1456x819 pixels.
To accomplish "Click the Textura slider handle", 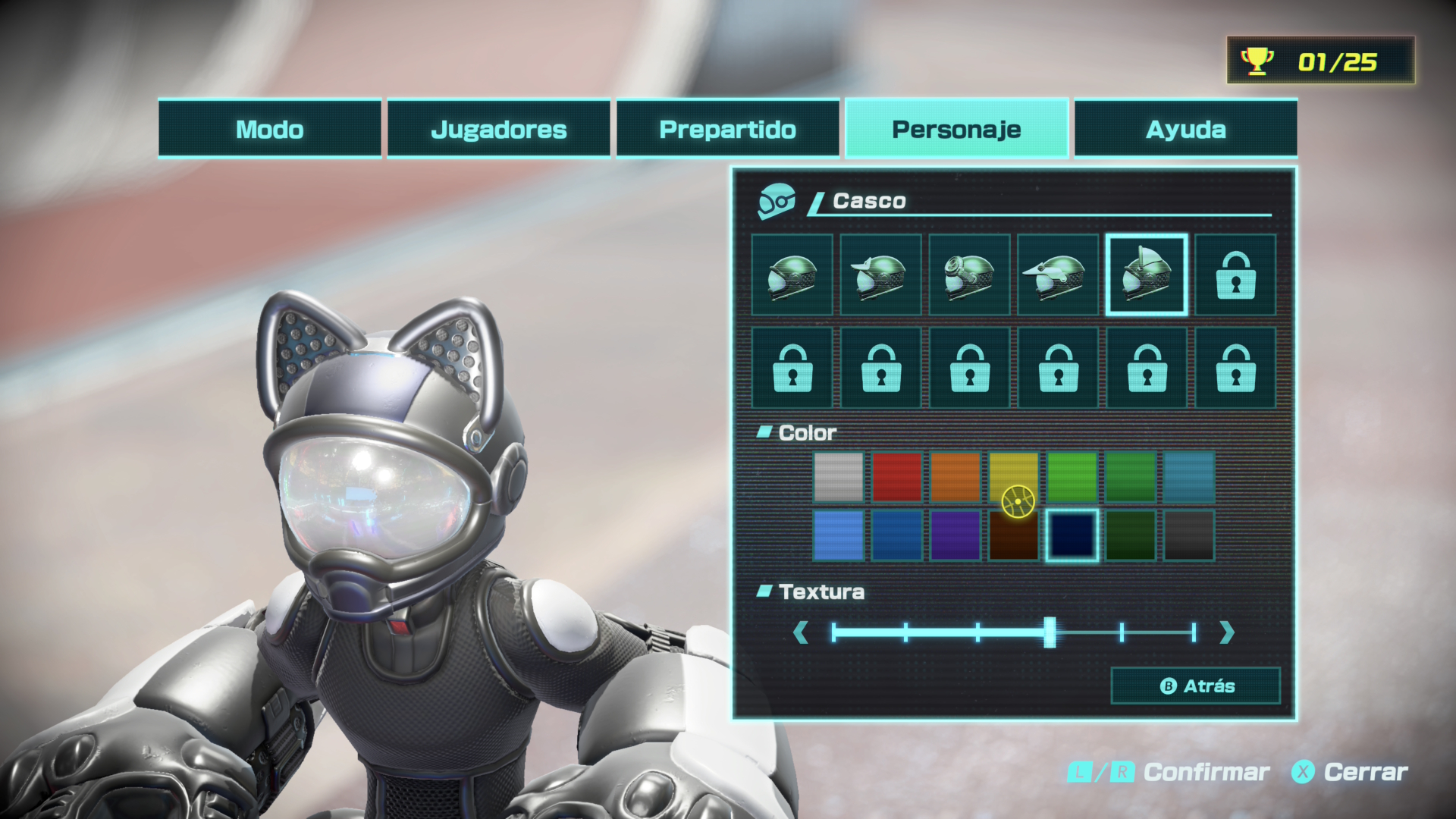I will (1050, 632).
